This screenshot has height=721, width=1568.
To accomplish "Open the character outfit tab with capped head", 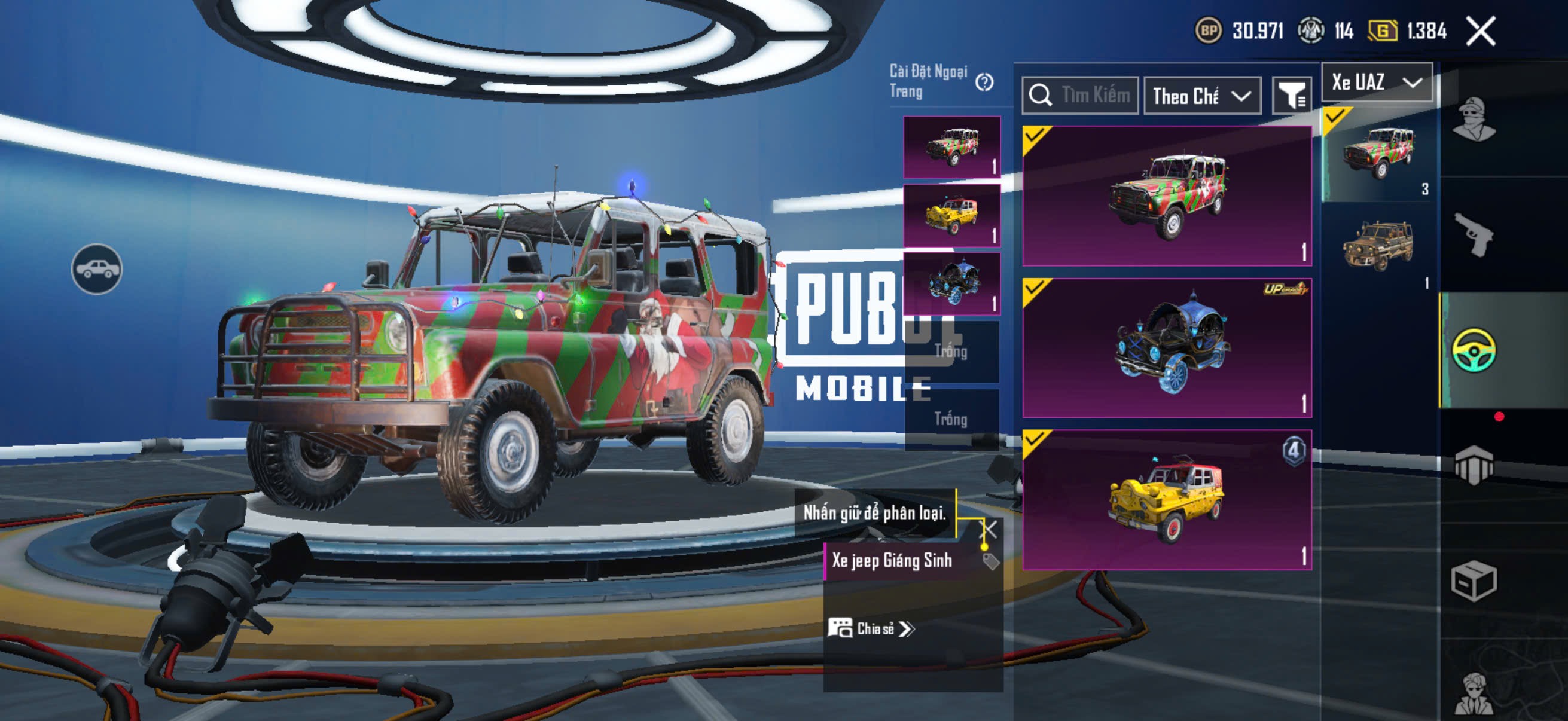I will tap(1473, 118).
